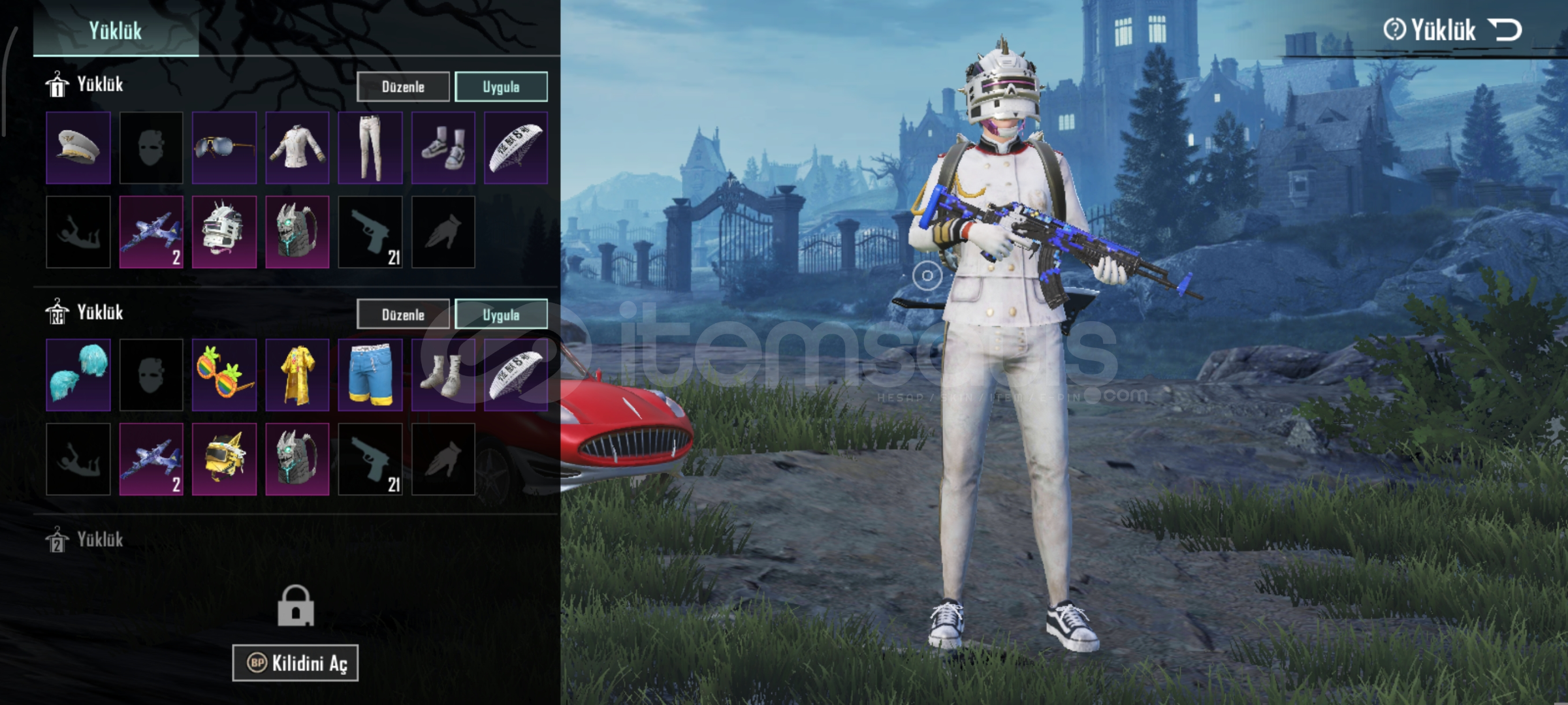Select the white captain hat slot

(x=78, y=148)
